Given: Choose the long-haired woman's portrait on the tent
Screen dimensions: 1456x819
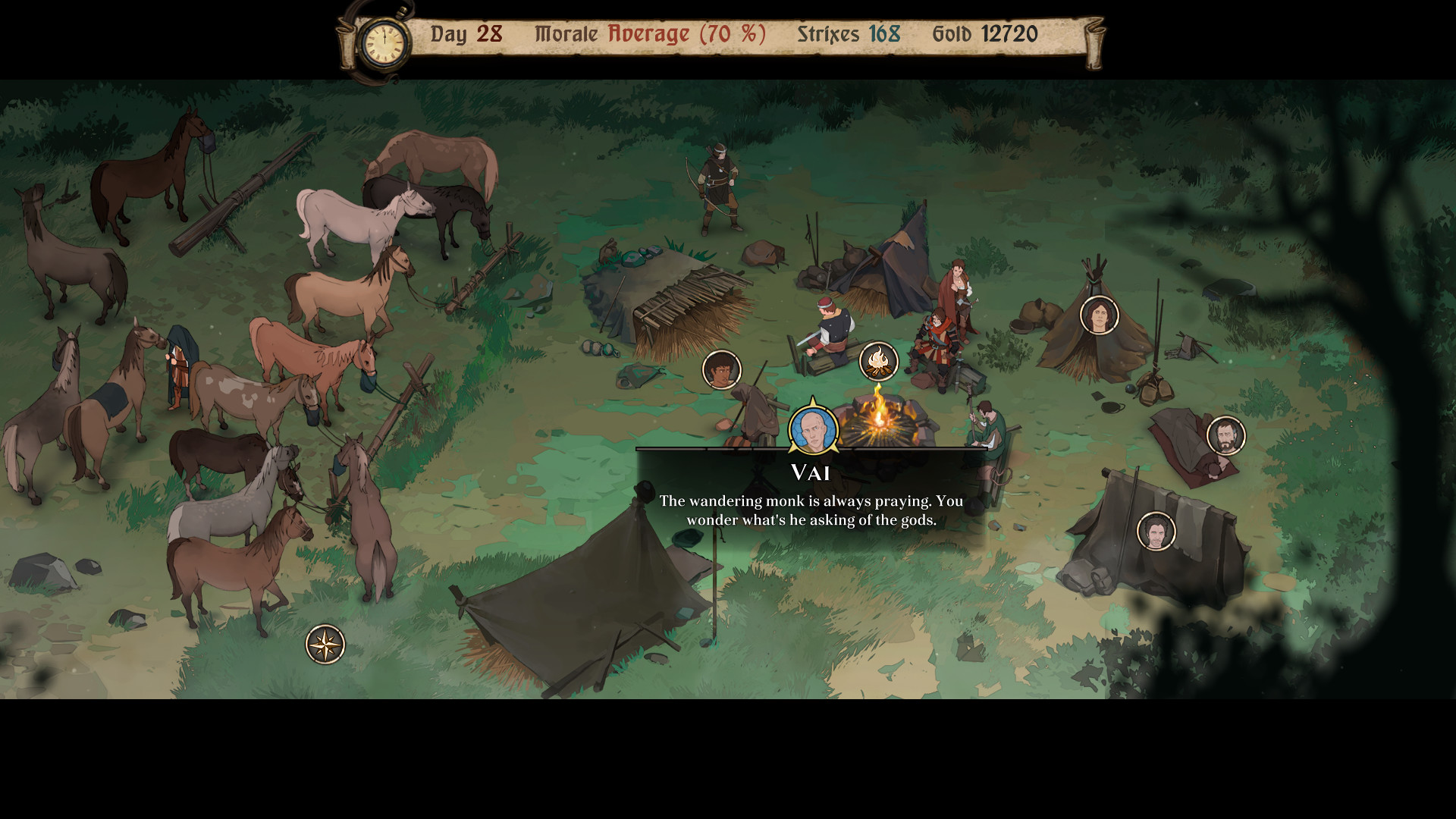Looking at the screenshot, I should (x=1099, y=315).
